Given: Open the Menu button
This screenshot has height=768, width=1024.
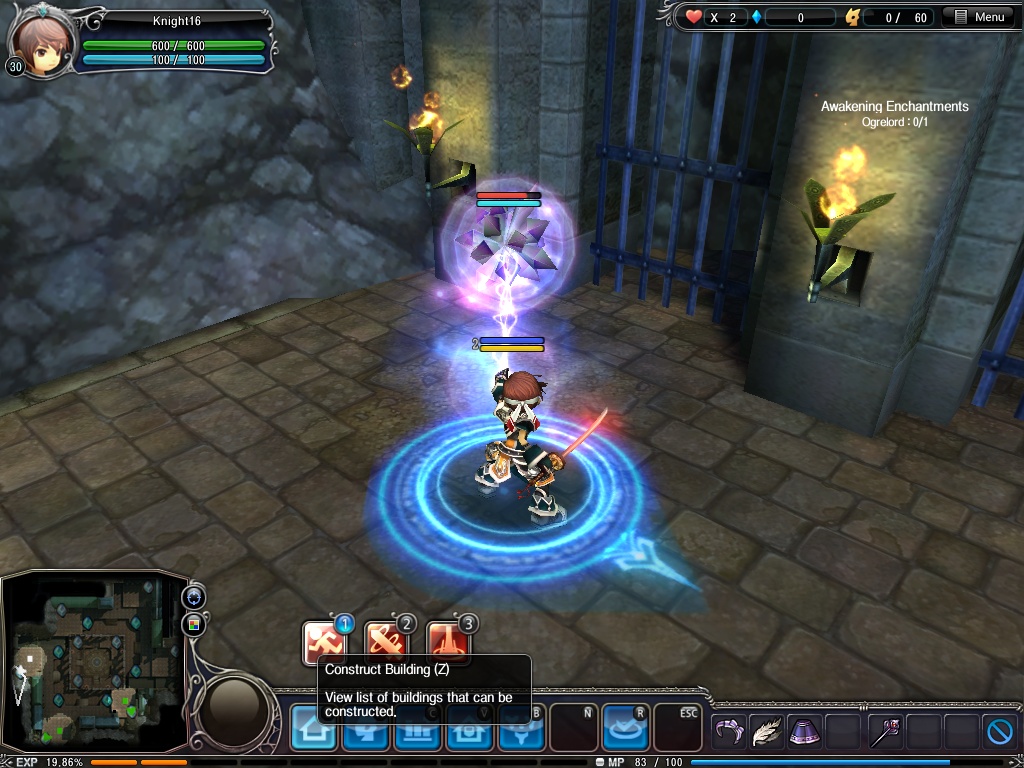Looking at the screenshot, I should coord(979,17).
